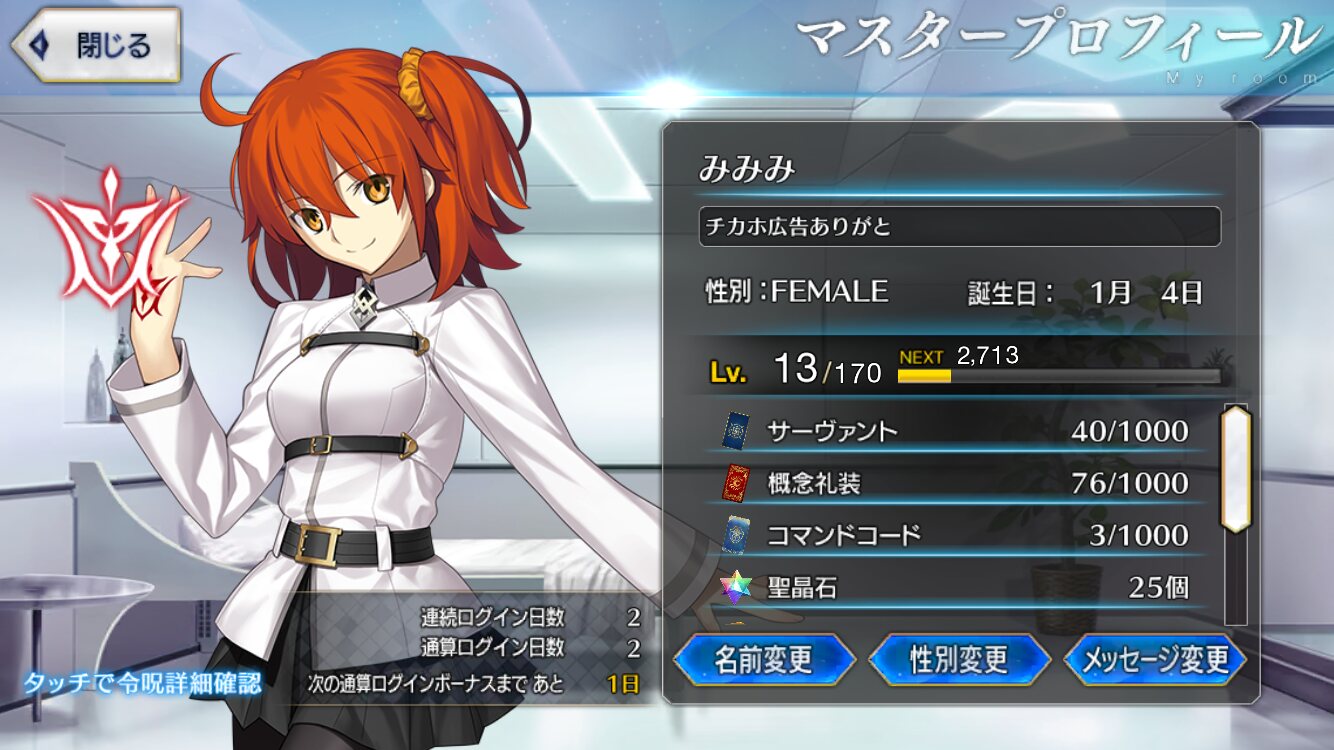Tap the 性別変更 gender change button
The width and height of the screenshot is (1334, 750).
coord(959,660)
